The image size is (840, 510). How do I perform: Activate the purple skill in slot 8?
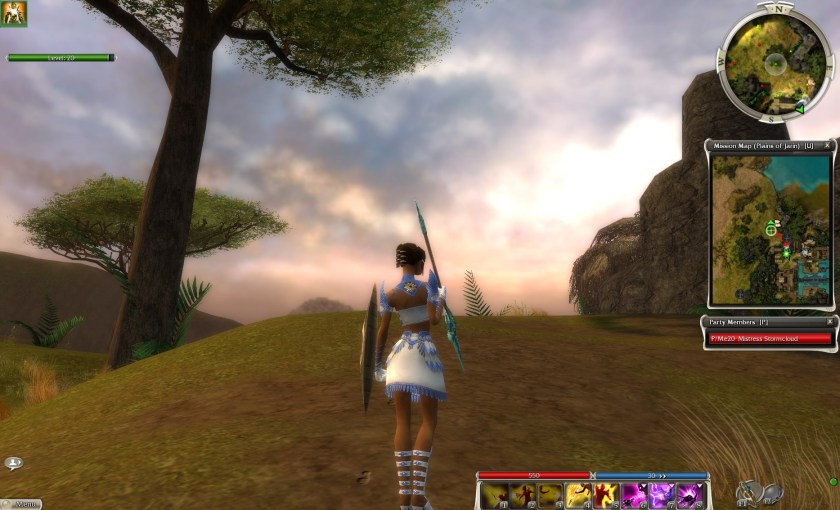(x=689, y=495)
